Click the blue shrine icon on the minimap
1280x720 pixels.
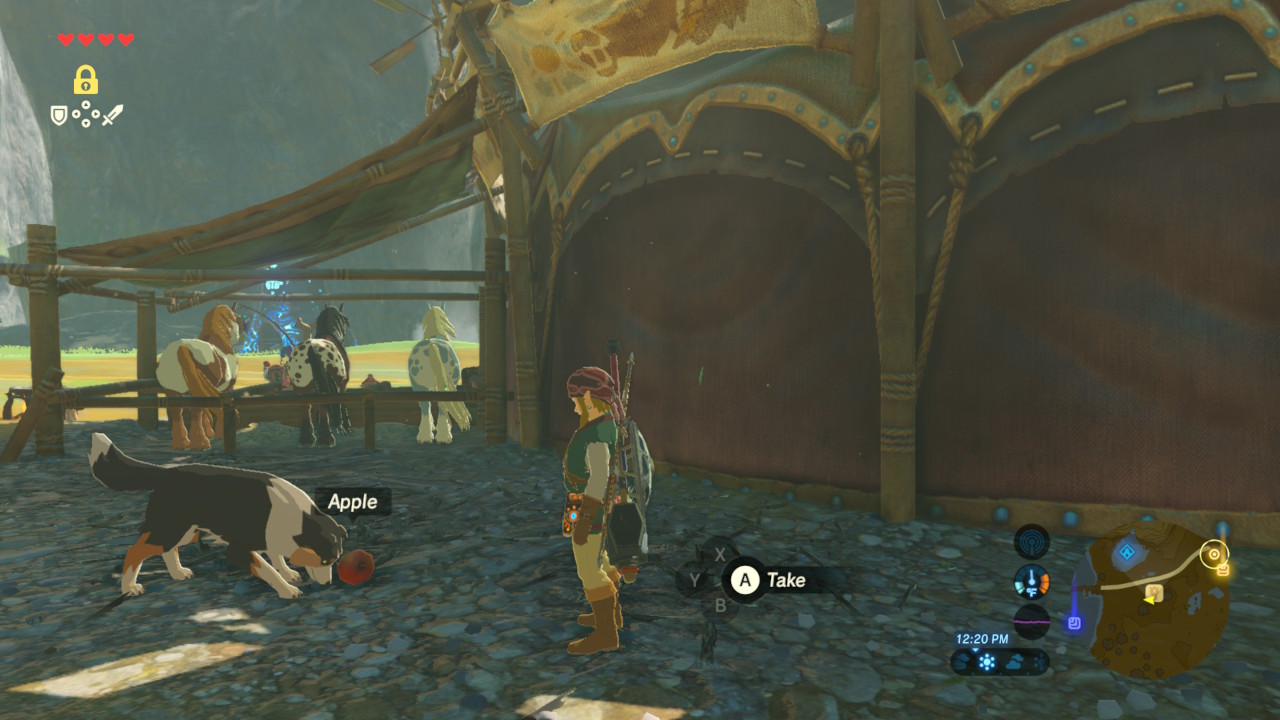[x=1126, y=552]
